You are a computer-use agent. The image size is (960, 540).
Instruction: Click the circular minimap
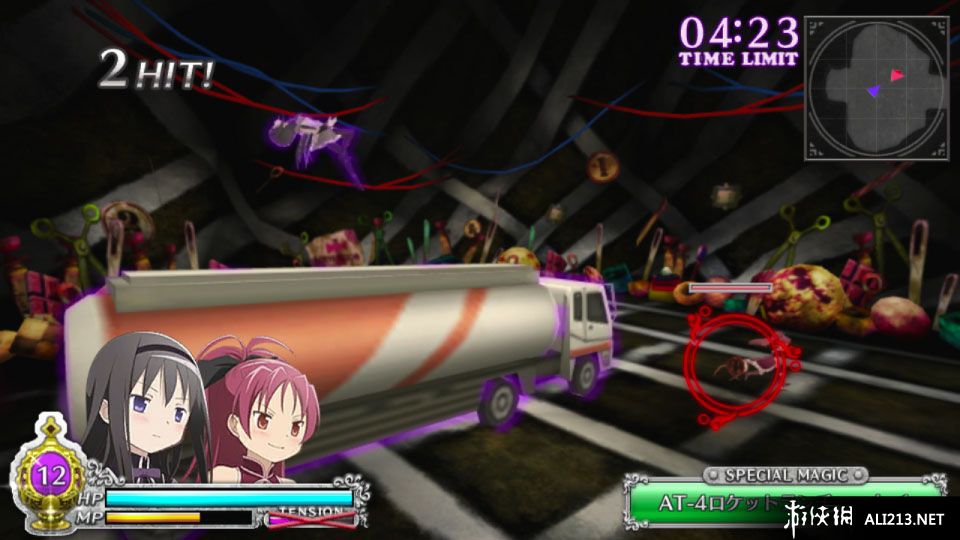875,88
